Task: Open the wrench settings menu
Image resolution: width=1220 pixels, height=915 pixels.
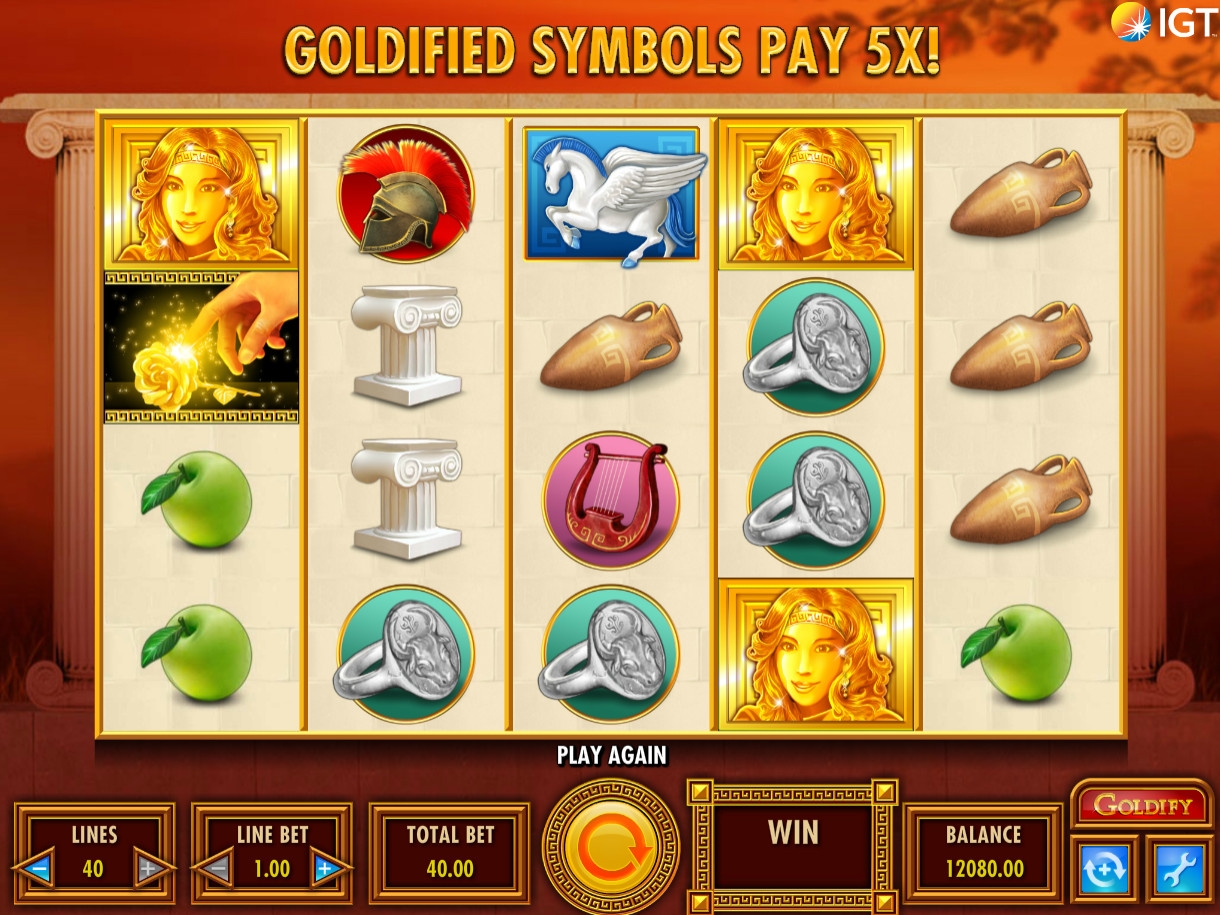Action: pyautogui.click(x=1178, y=869)
